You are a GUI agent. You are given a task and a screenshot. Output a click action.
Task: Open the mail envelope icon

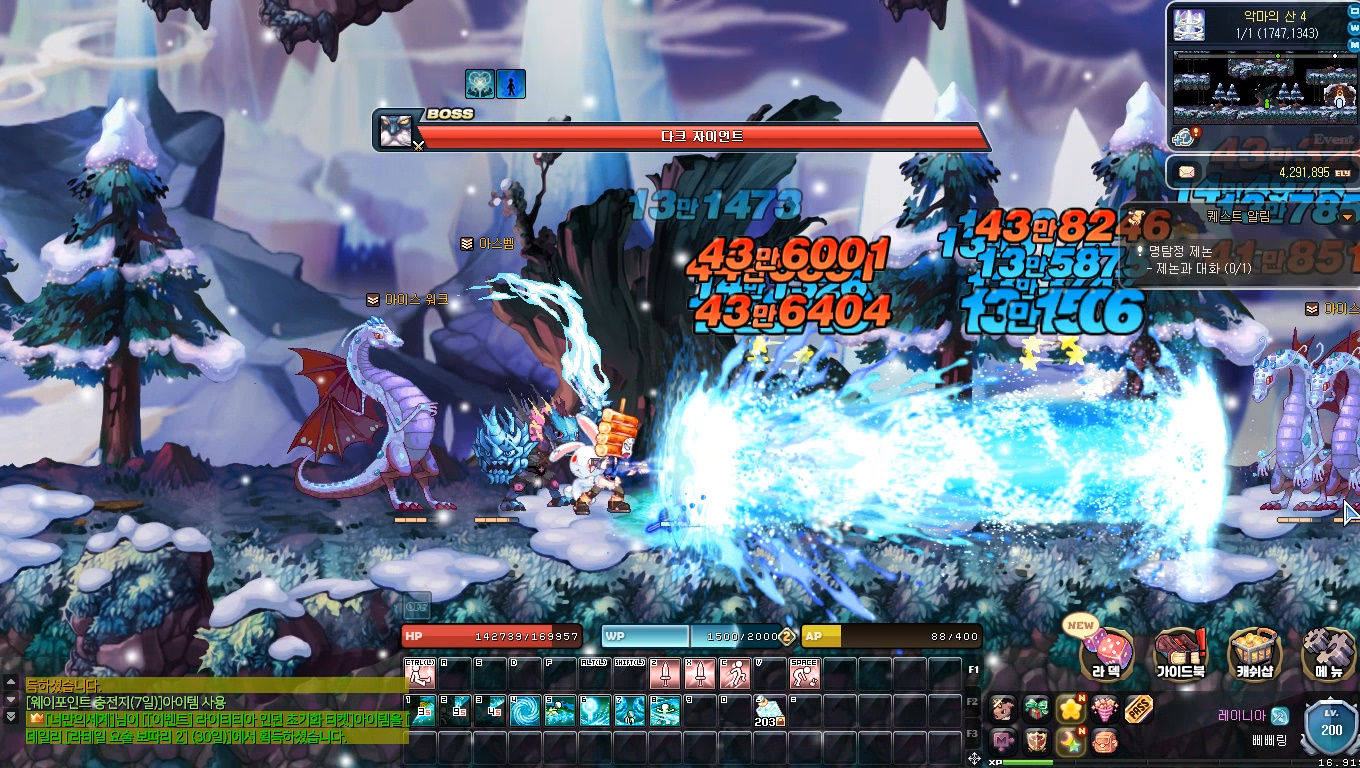1187,172
